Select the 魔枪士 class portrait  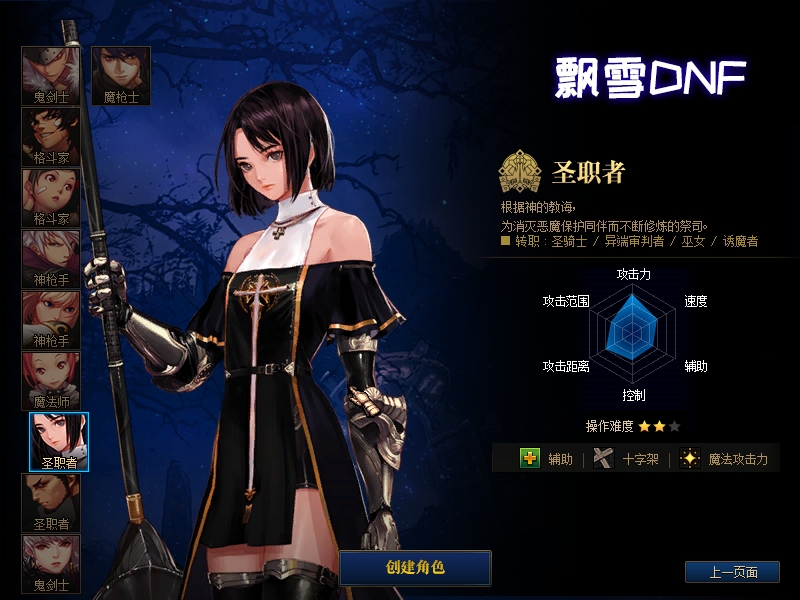point(121,75)
